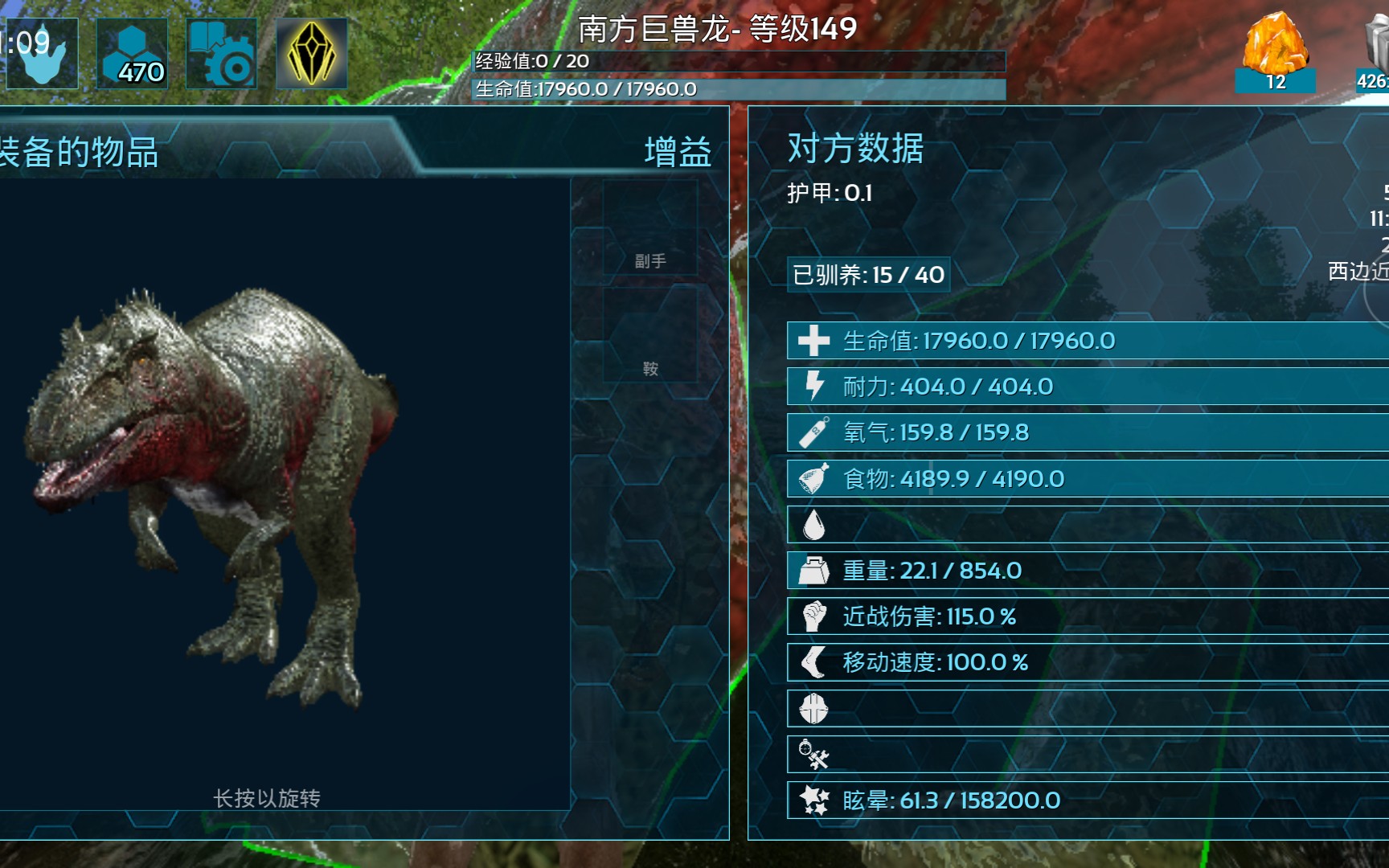The width and height of the screenshot is (1389, 868).
Task: Select the yellow crystal icon
Action: tap(312, 53)
